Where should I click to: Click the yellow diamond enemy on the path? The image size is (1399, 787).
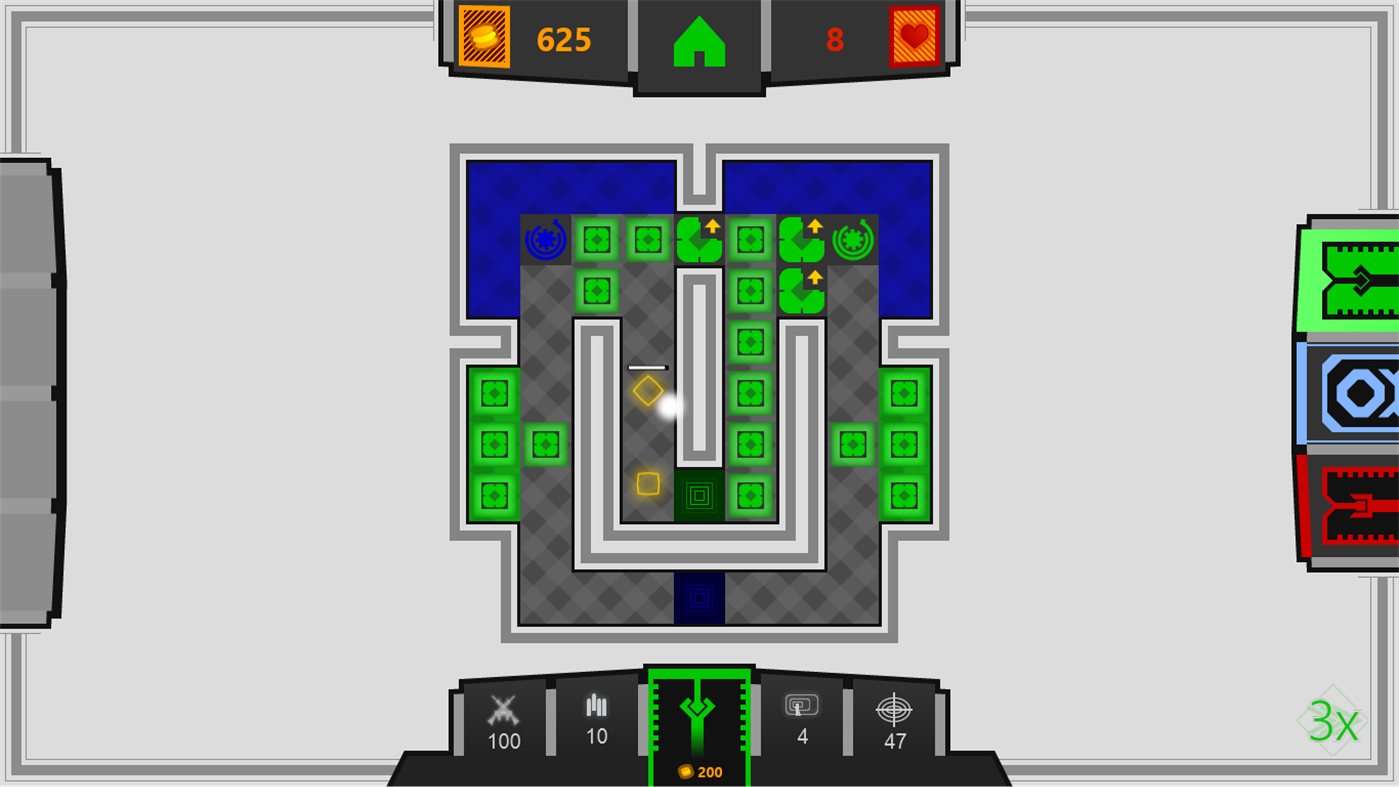click(650, 390)
